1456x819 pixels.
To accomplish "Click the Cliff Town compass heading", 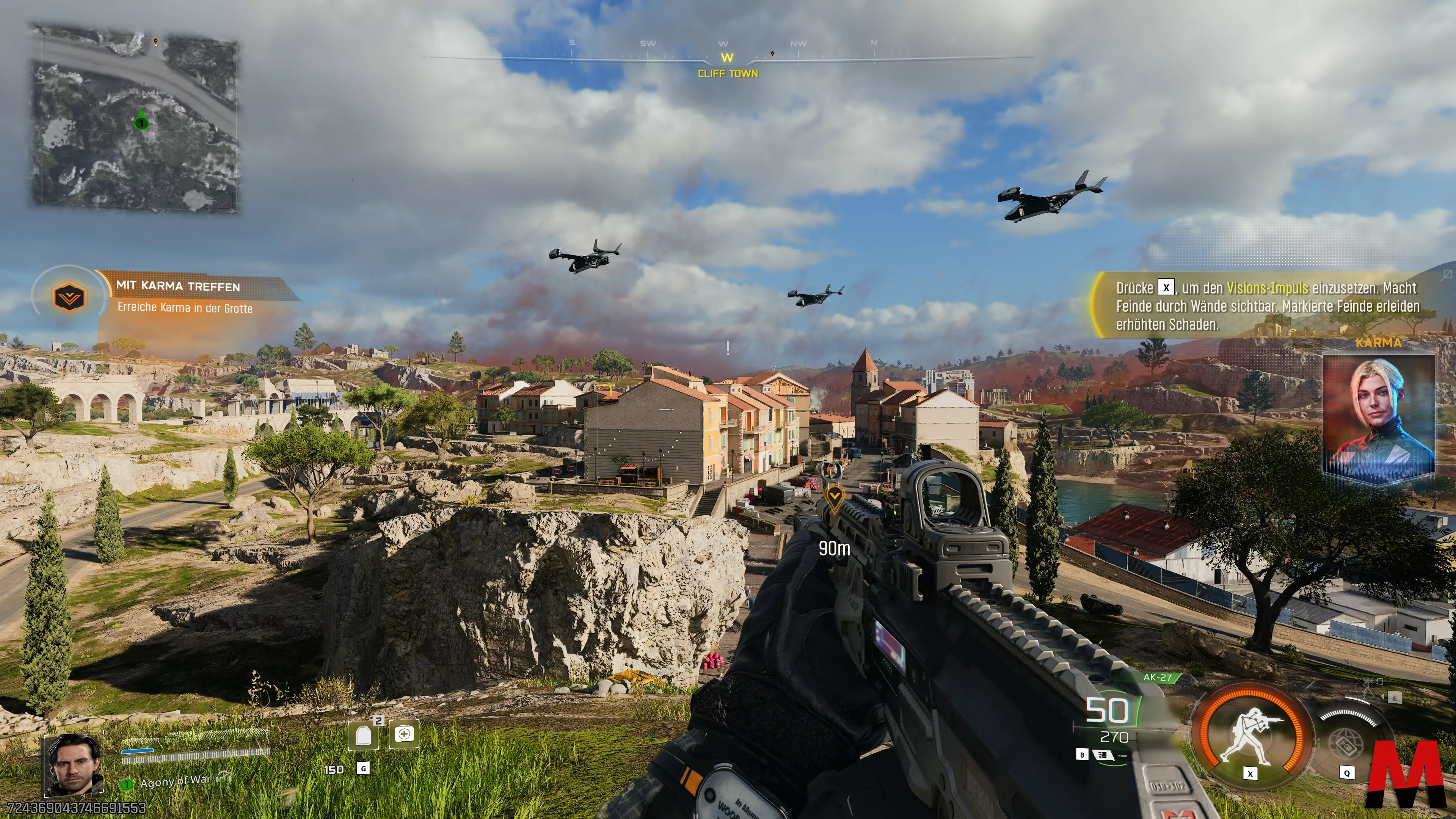I will [x=728, y=74].
